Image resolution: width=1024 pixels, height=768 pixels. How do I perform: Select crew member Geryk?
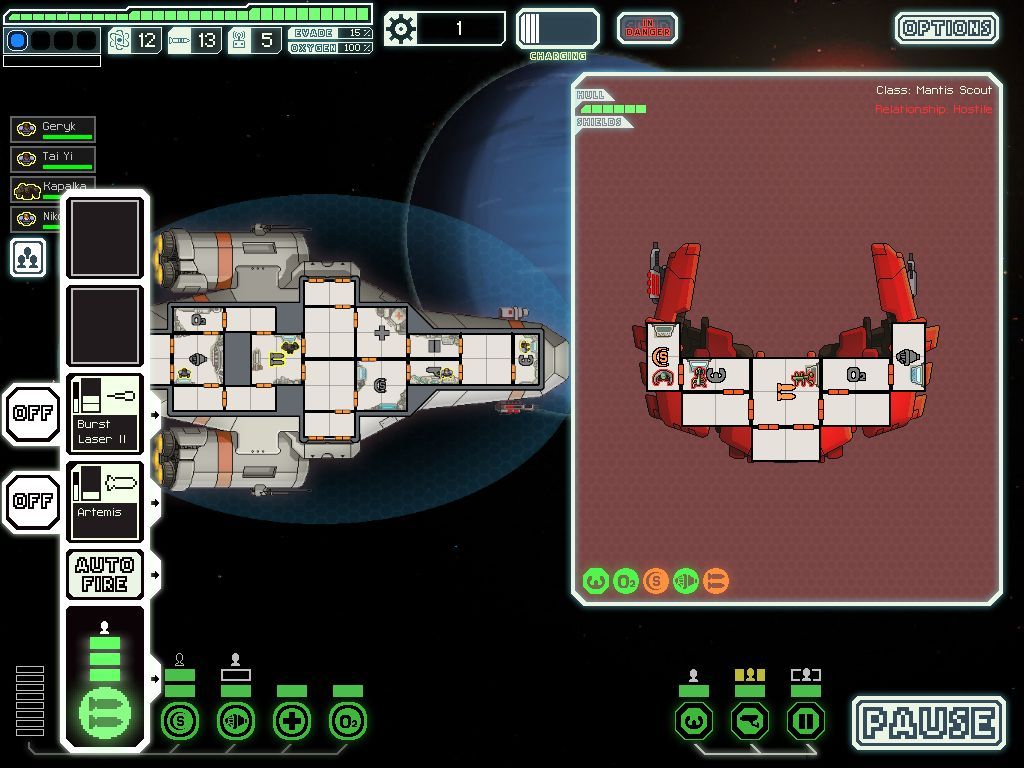pos(54,129)
